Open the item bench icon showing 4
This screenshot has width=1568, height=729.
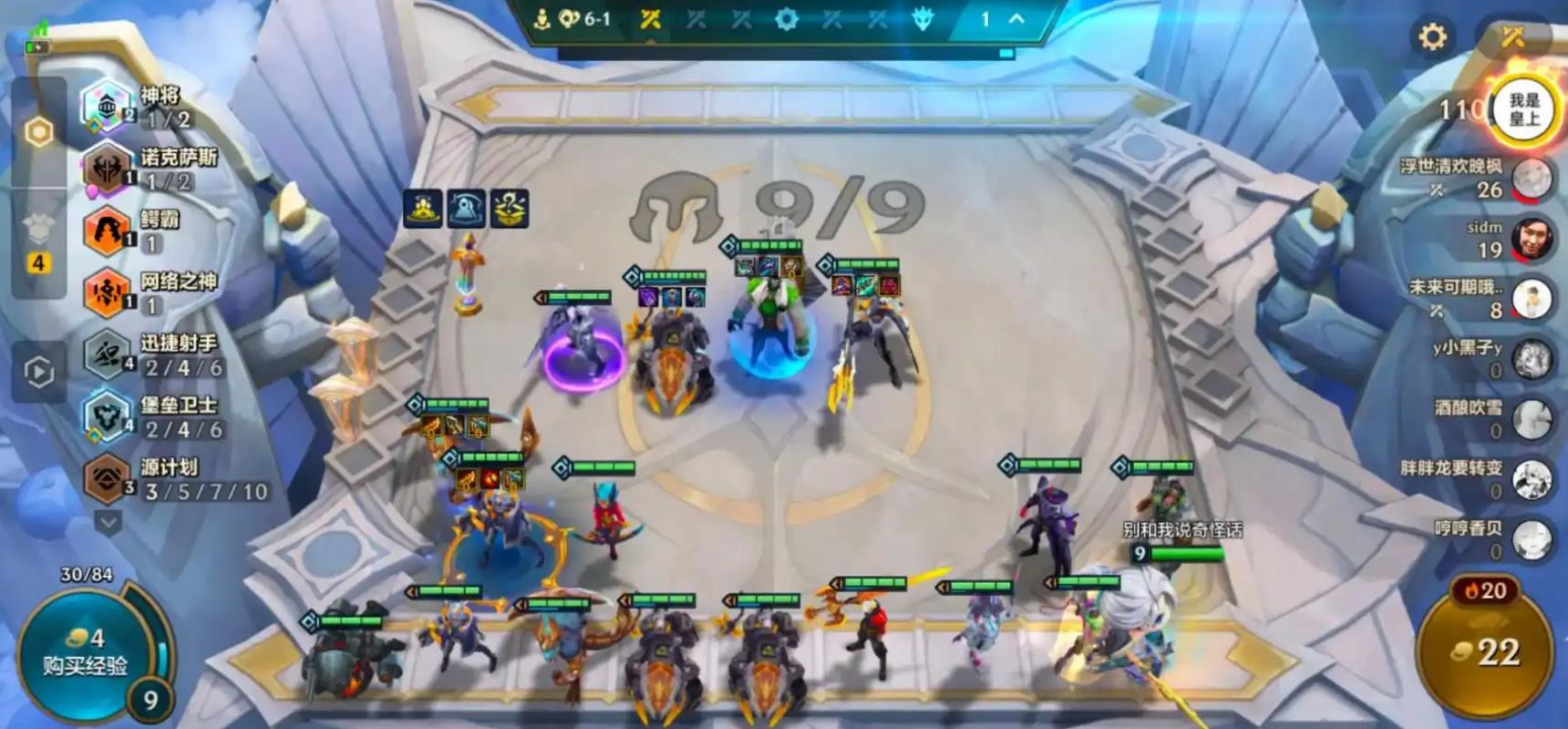tap(38, 244)
